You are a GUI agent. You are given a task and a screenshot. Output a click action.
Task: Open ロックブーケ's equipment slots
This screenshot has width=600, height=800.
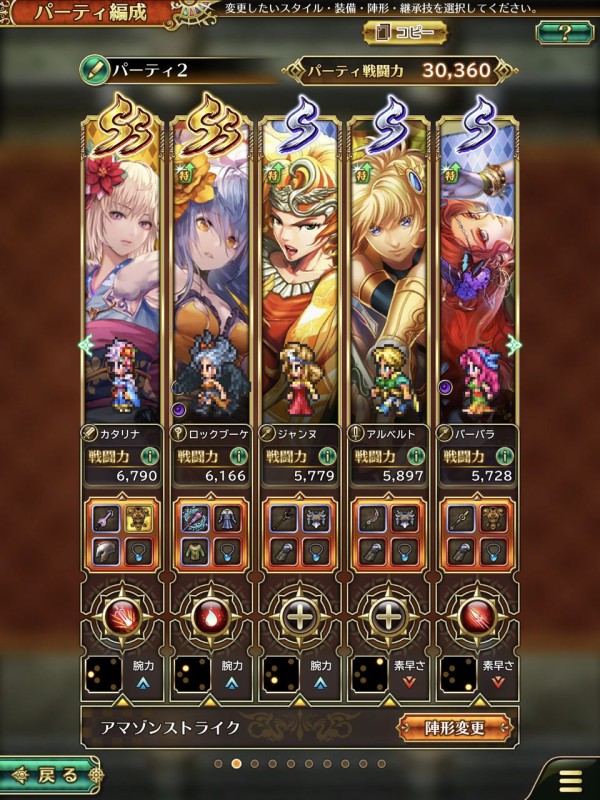pyautogui.click(x=211, y=534)
